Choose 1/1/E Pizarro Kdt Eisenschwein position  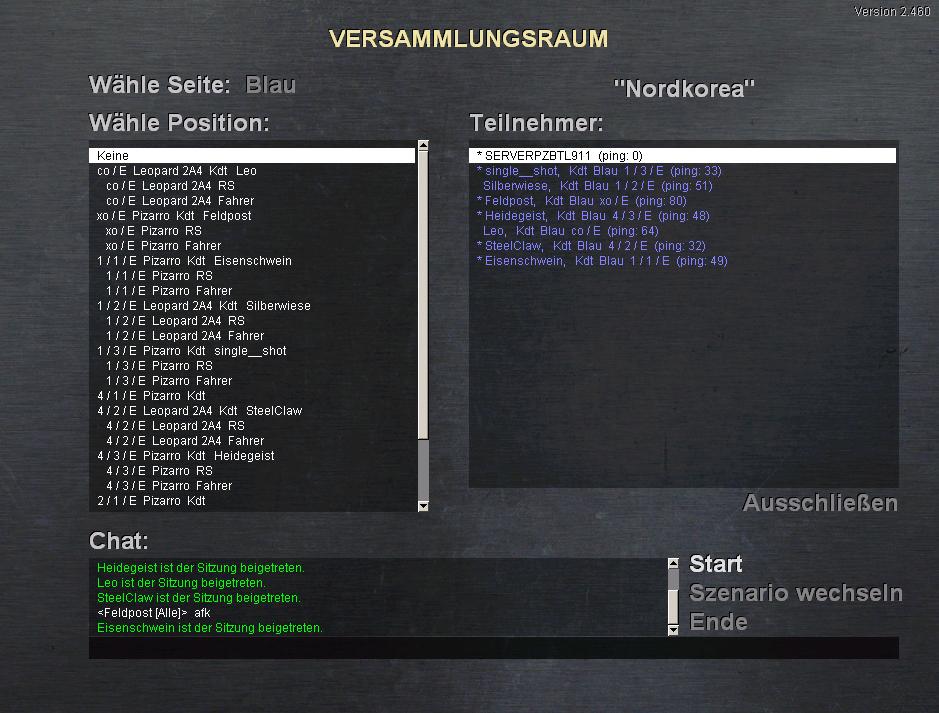click(194, 261)
